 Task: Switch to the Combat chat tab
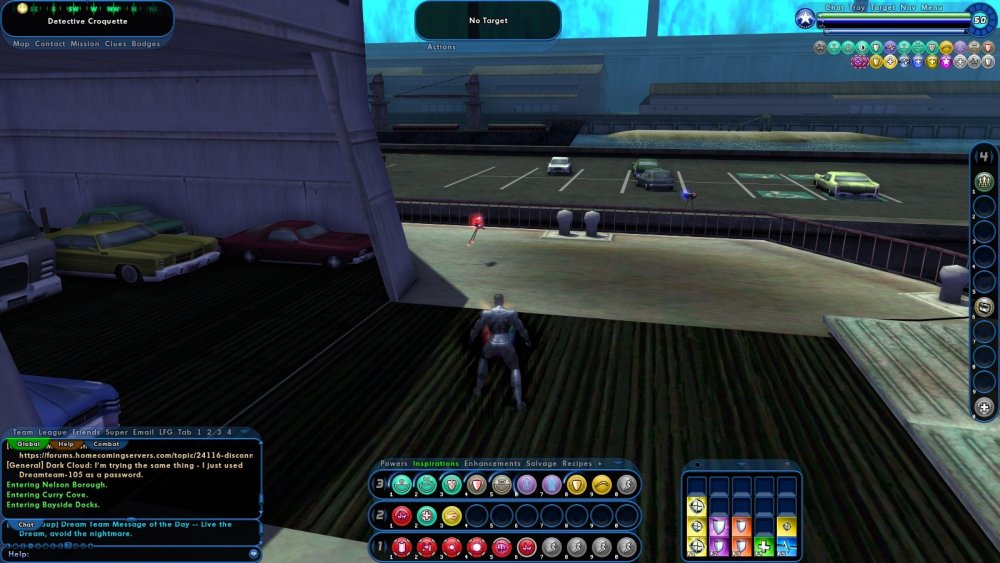click(x=106, y=443)
